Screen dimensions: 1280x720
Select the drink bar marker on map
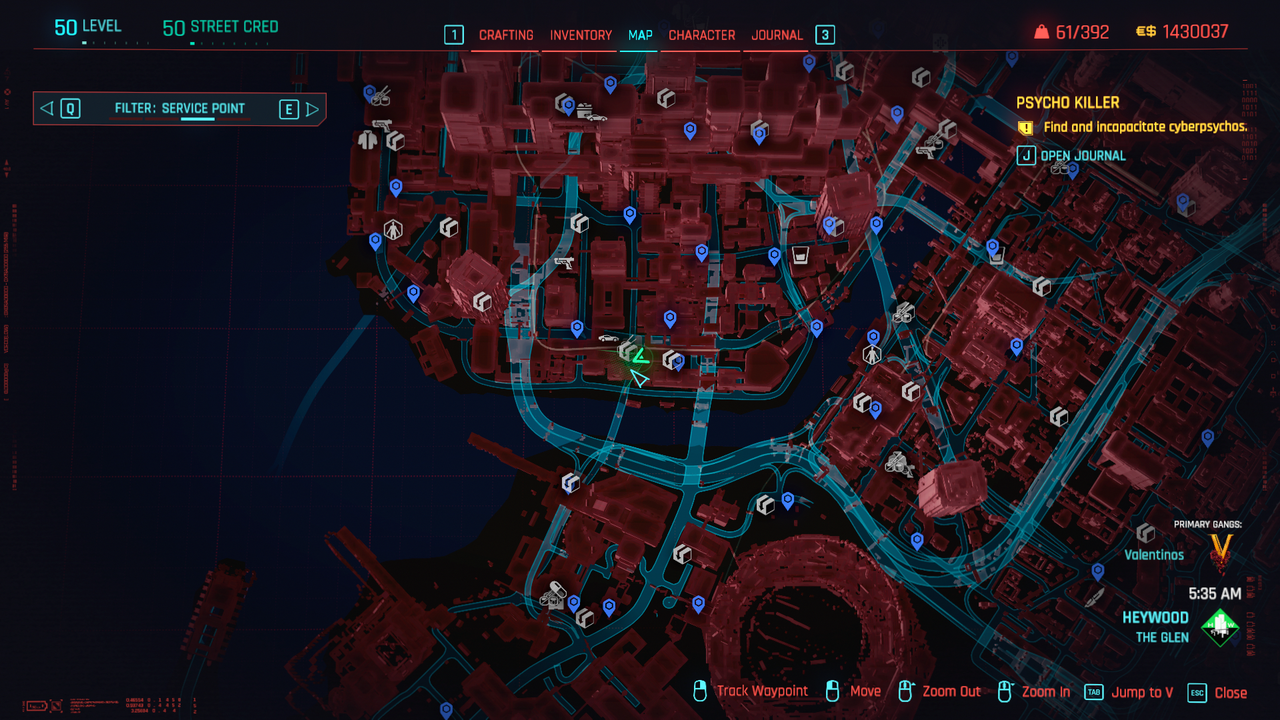[x=800, y=255]
